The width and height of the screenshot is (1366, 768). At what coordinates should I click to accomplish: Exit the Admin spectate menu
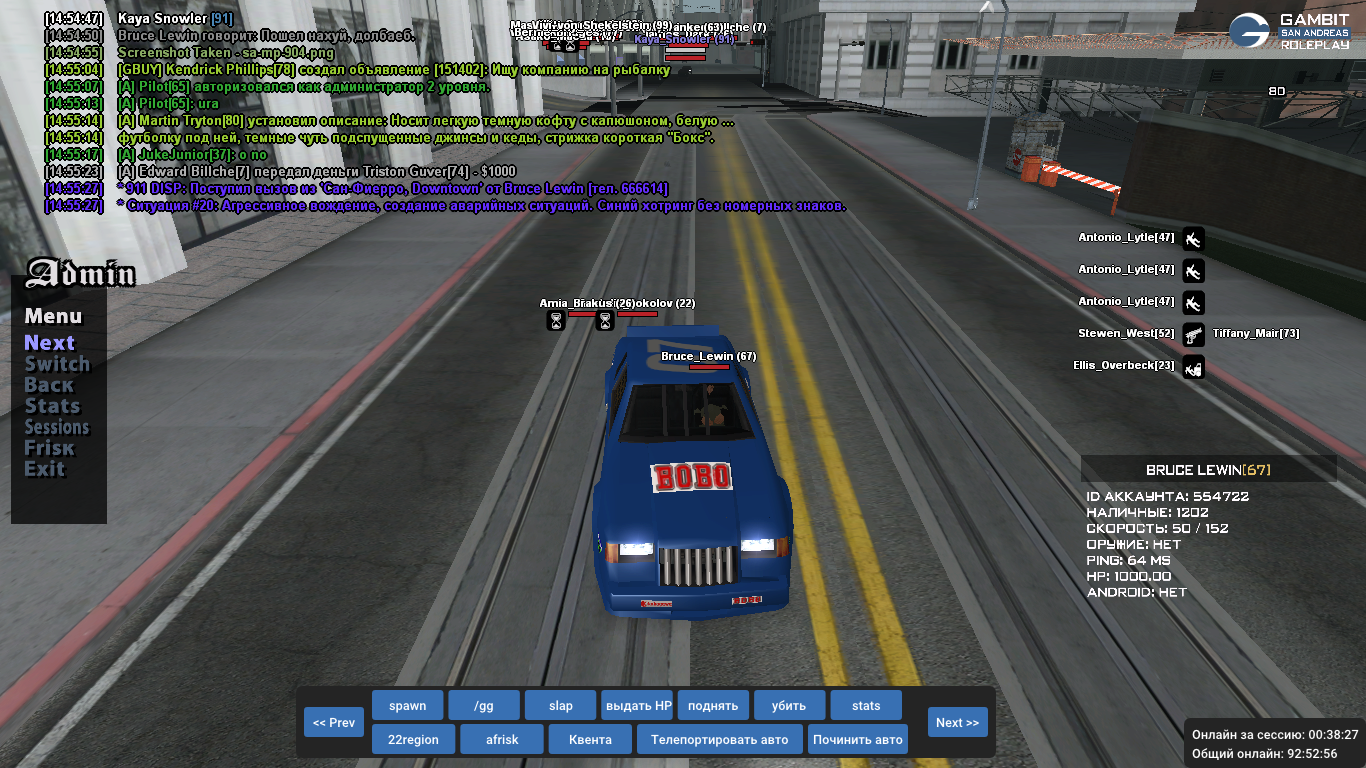pyautogui.click(x=45, y=469)
